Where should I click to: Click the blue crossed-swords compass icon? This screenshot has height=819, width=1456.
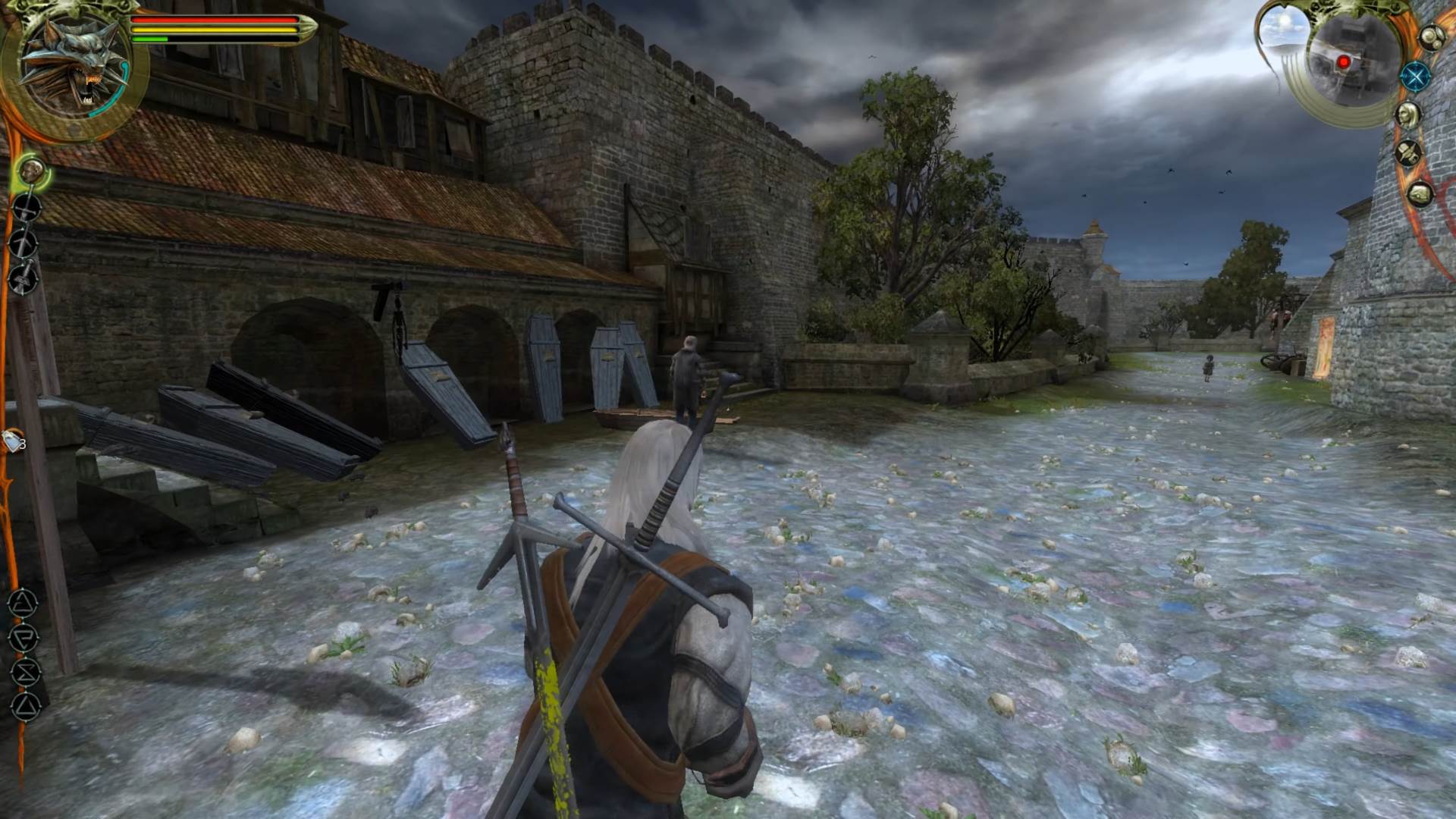1417,77
